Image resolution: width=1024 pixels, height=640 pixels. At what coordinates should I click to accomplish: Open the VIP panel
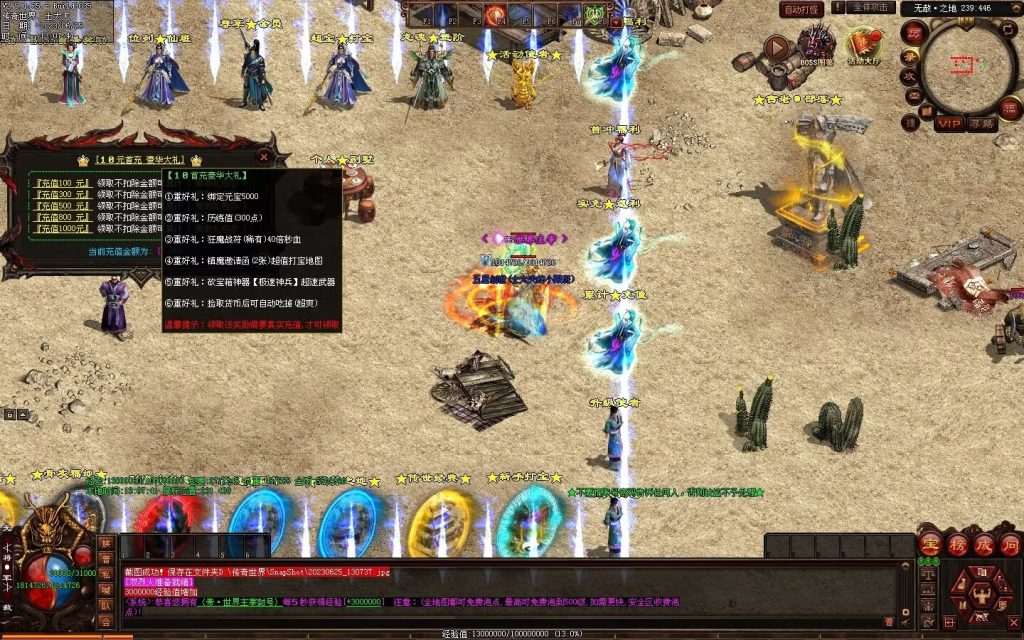tap(949, 124)
